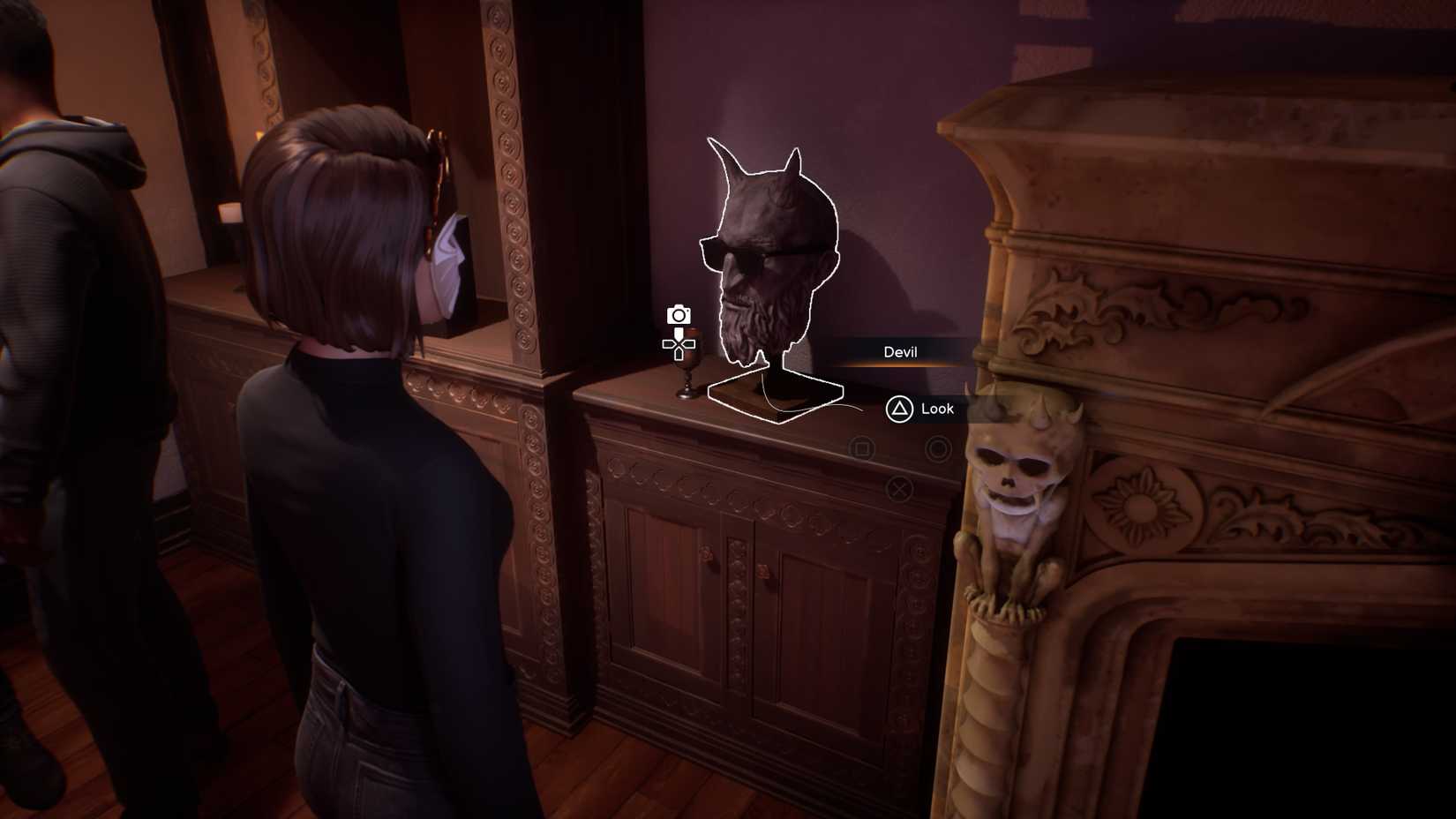This screenshot has height=819, width=1456.
Task: Click the faded Circle button prompt
Action: click(937, 447)
